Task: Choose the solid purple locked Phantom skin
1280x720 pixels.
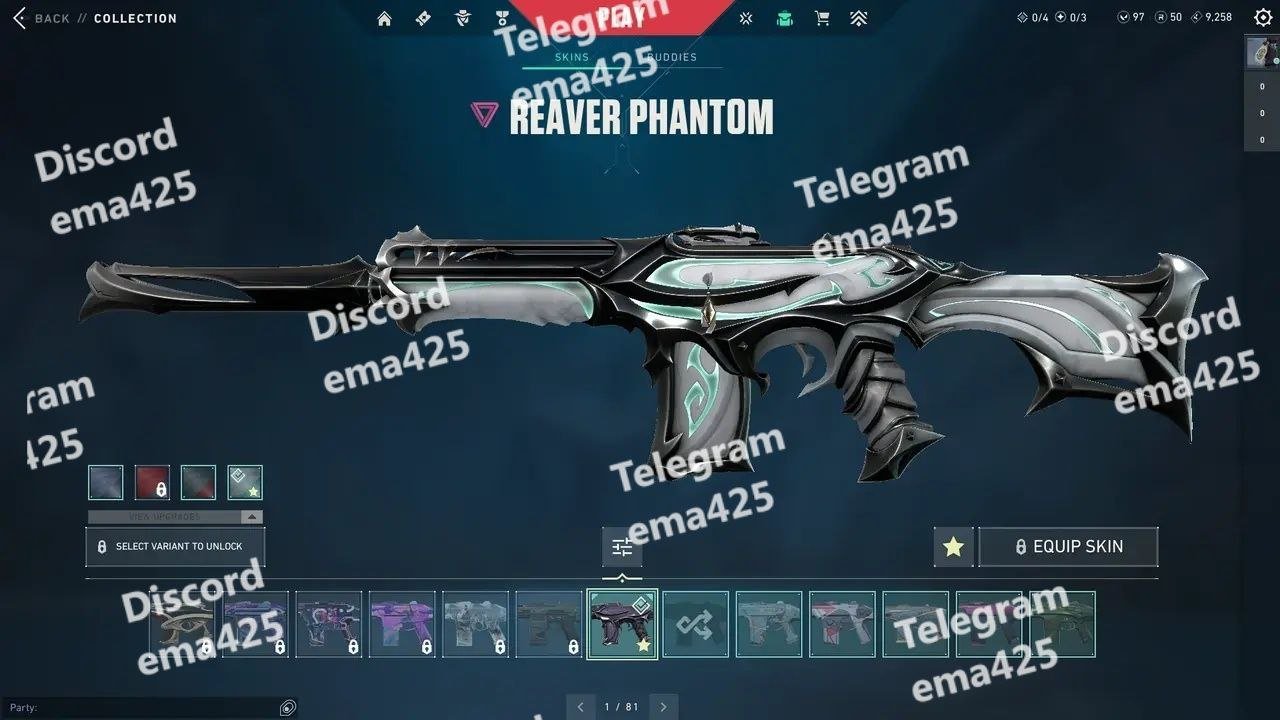Action: (x=402, y=624)
